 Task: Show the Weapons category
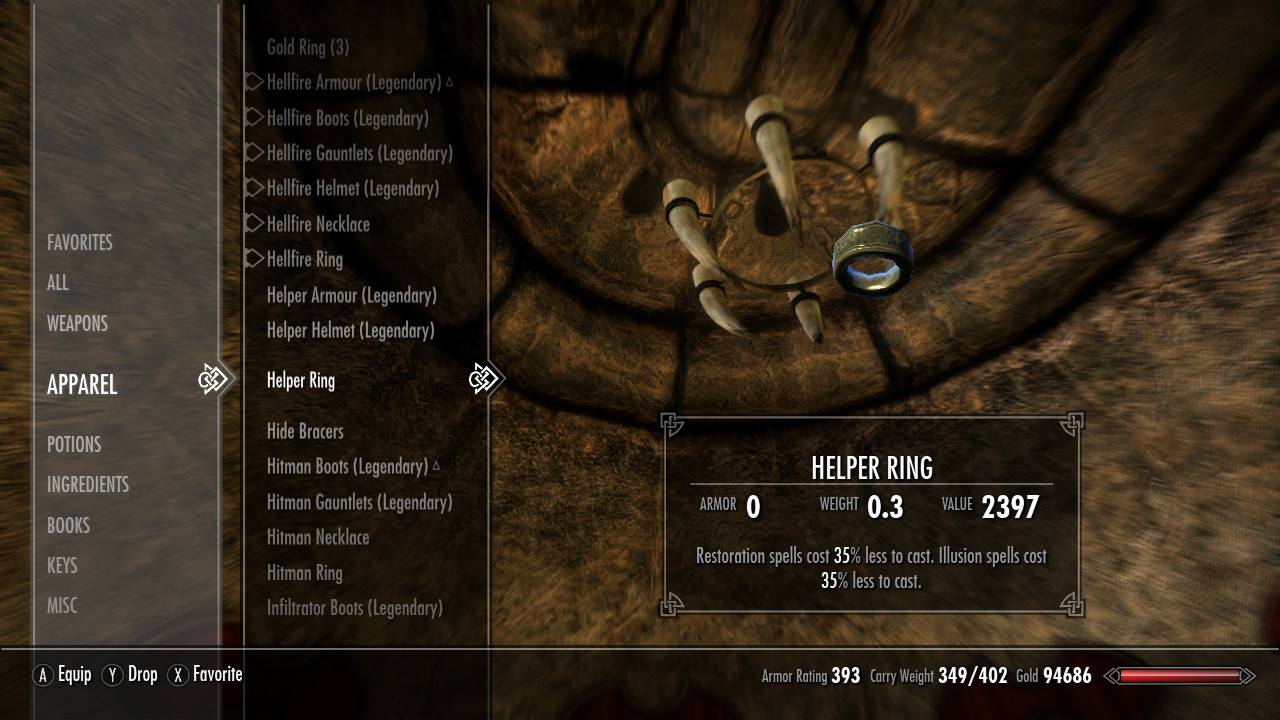click(x=77, y=323)
